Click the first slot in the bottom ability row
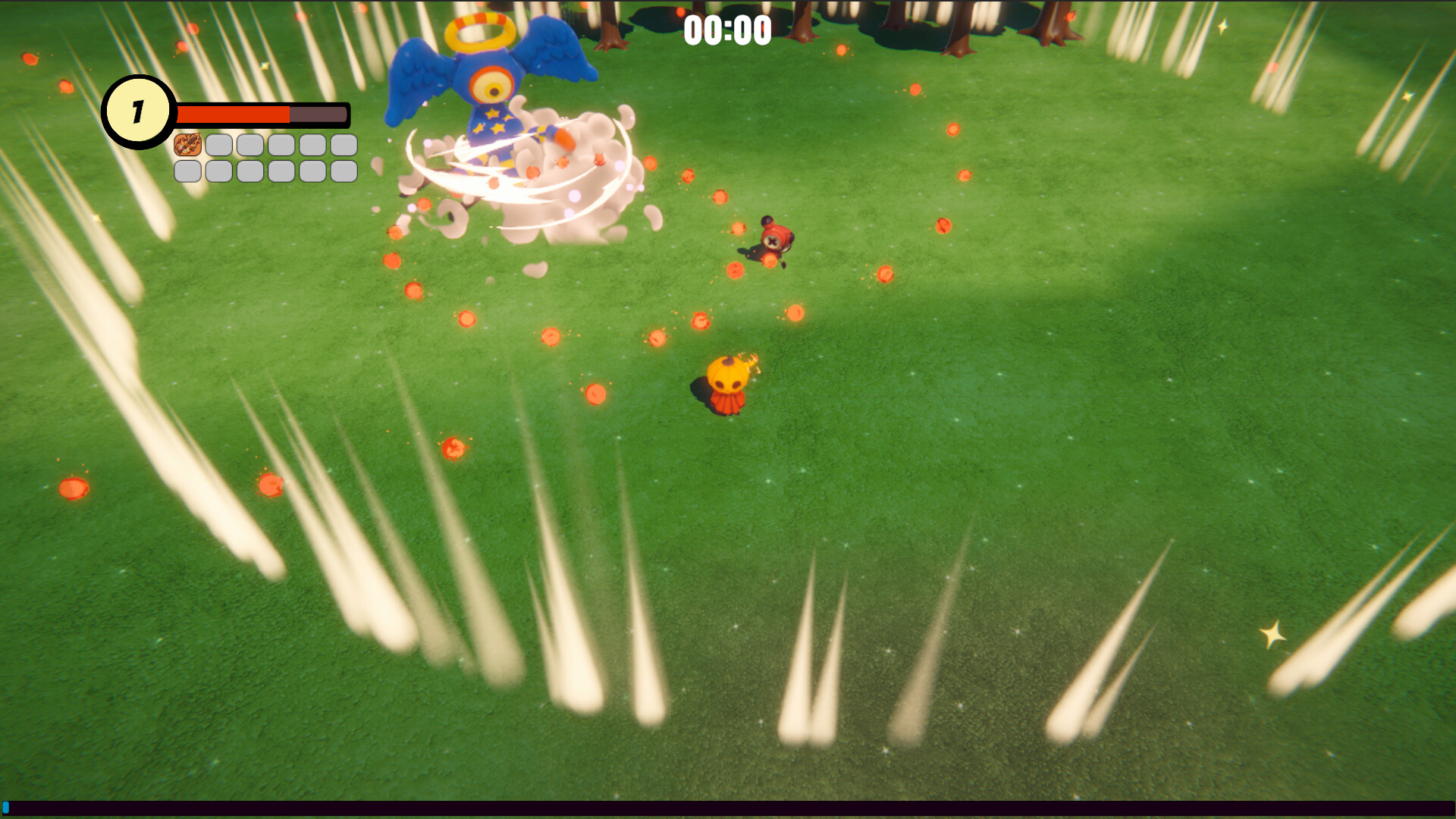 click(x=187, y=173)
